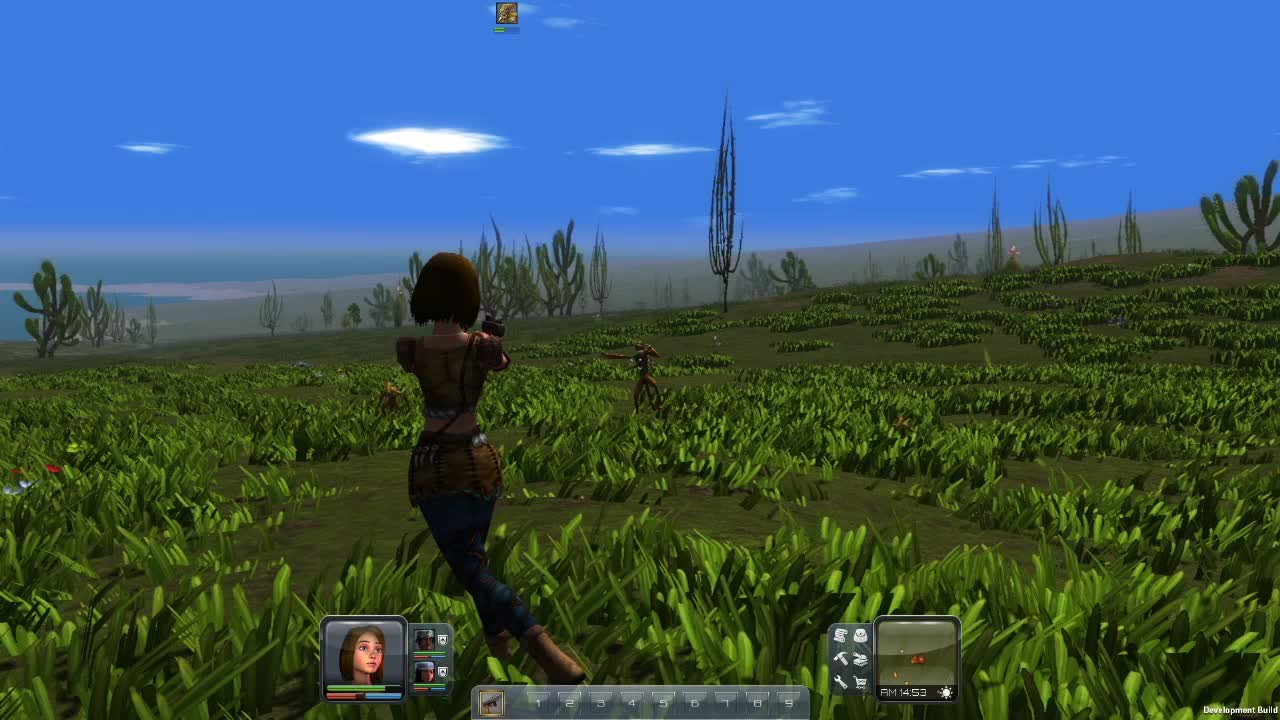Open the character status head icon

coord(861,635)
